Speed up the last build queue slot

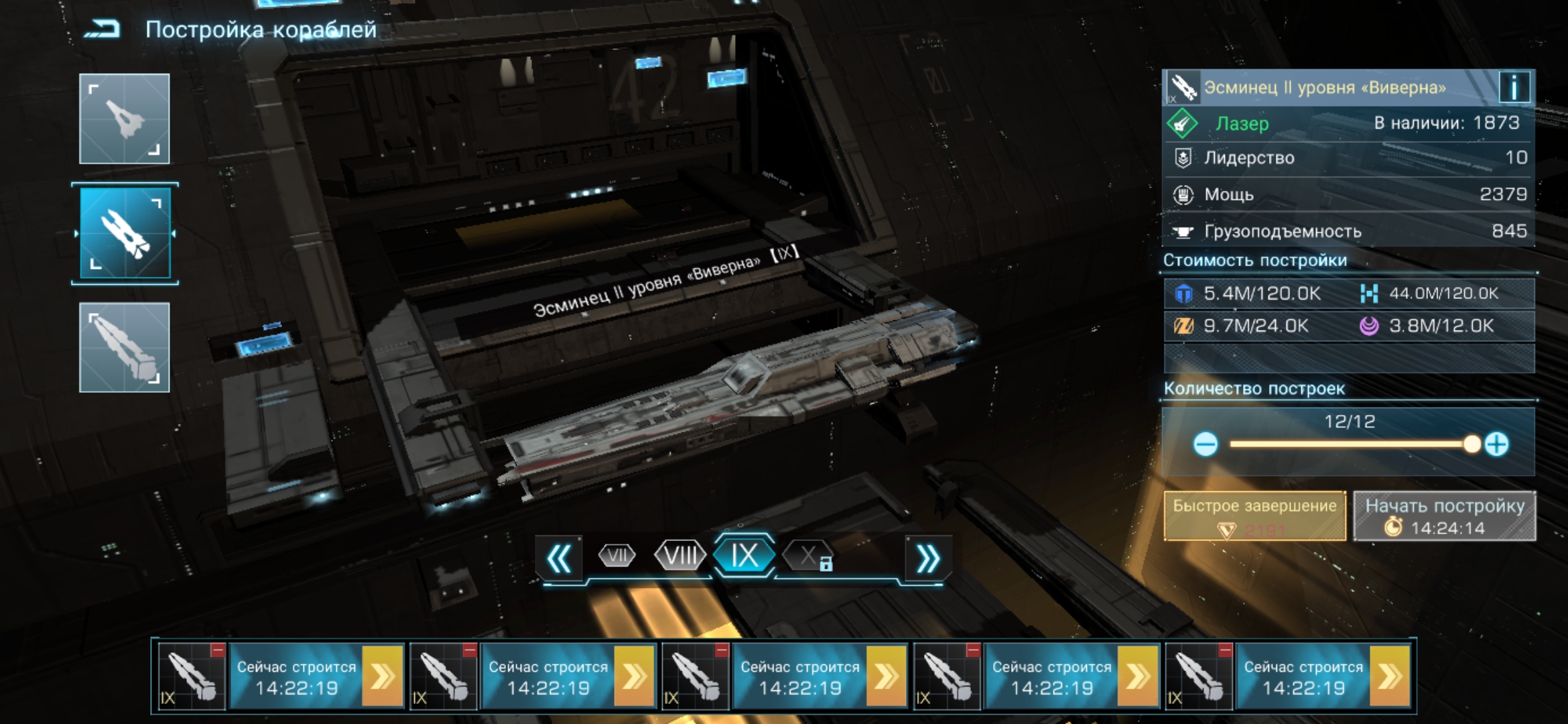pyautogui.click(x=1390, y=676)
